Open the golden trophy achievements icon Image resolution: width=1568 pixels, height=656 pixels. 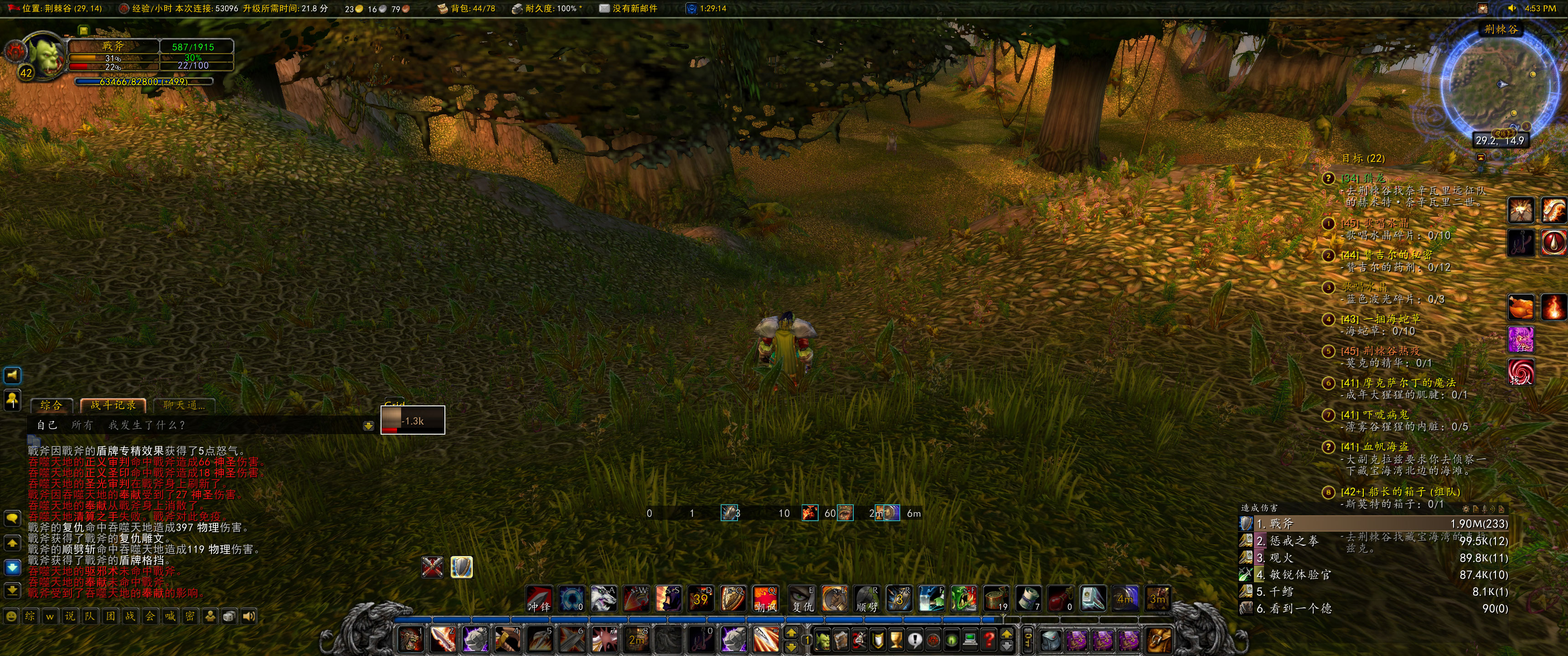896,641
